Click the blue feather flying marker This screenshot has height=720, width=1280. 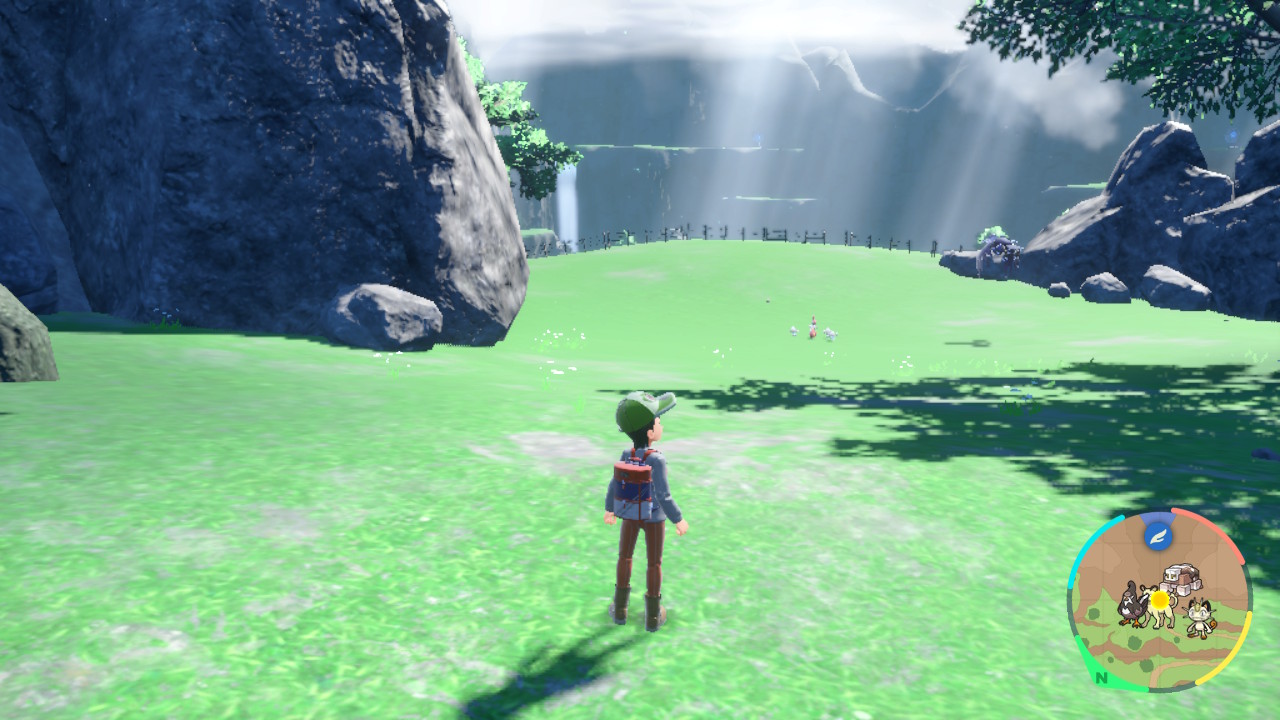(x=1158, y=536)
